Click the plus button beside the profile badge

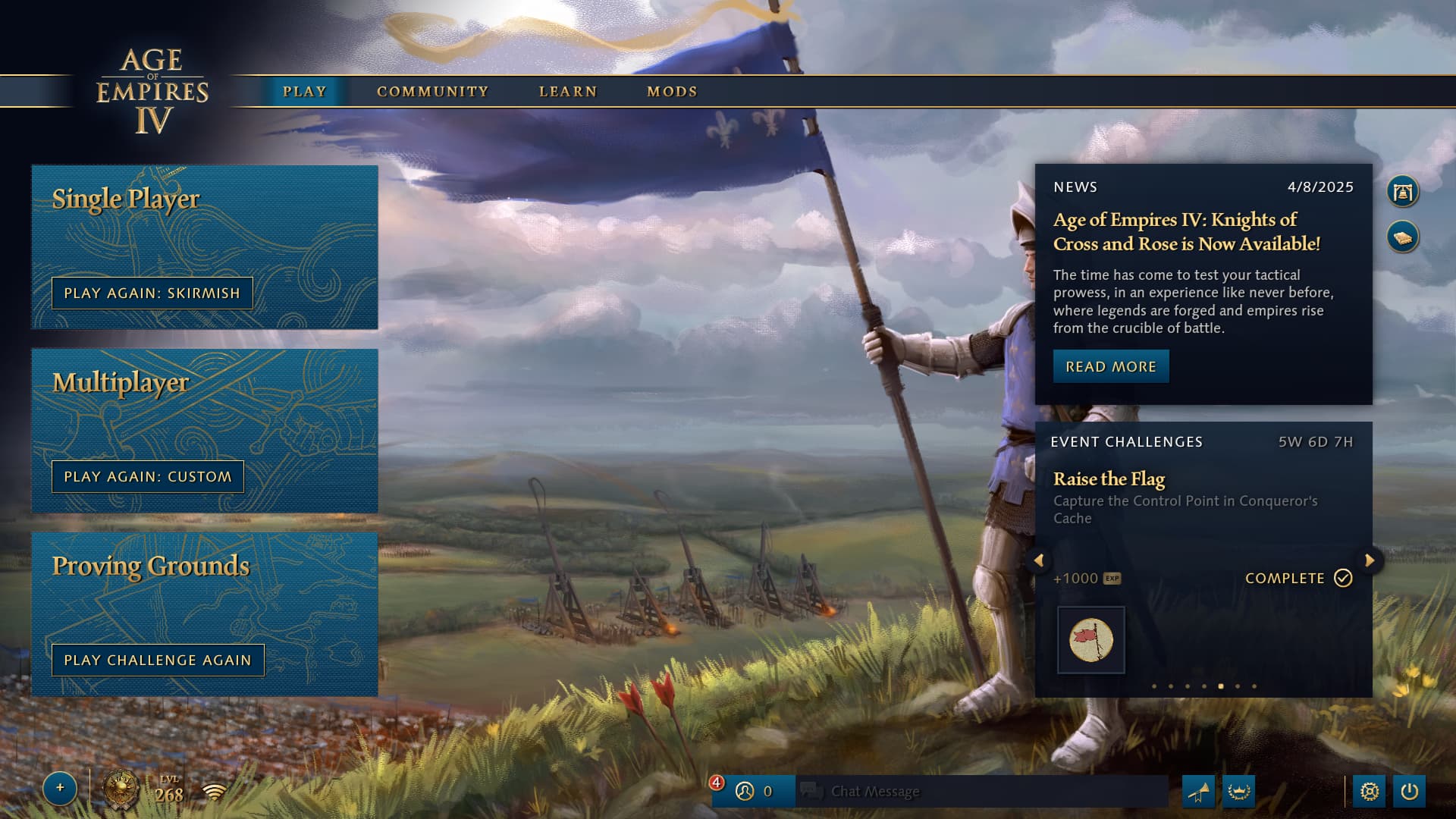coord(60,788)
